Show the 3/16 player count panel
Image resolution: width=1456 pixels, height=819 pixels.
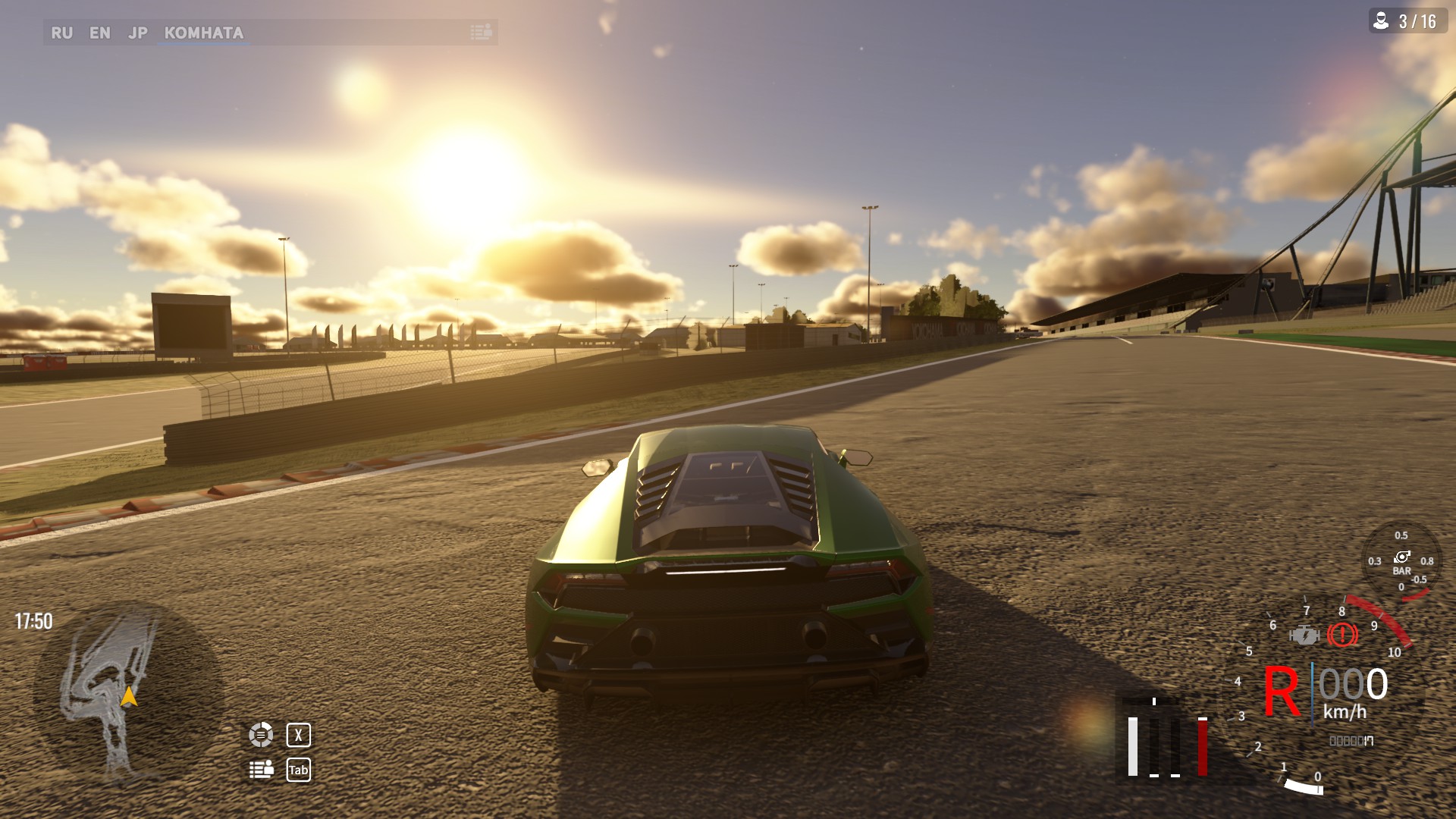tap(1407, 21)
